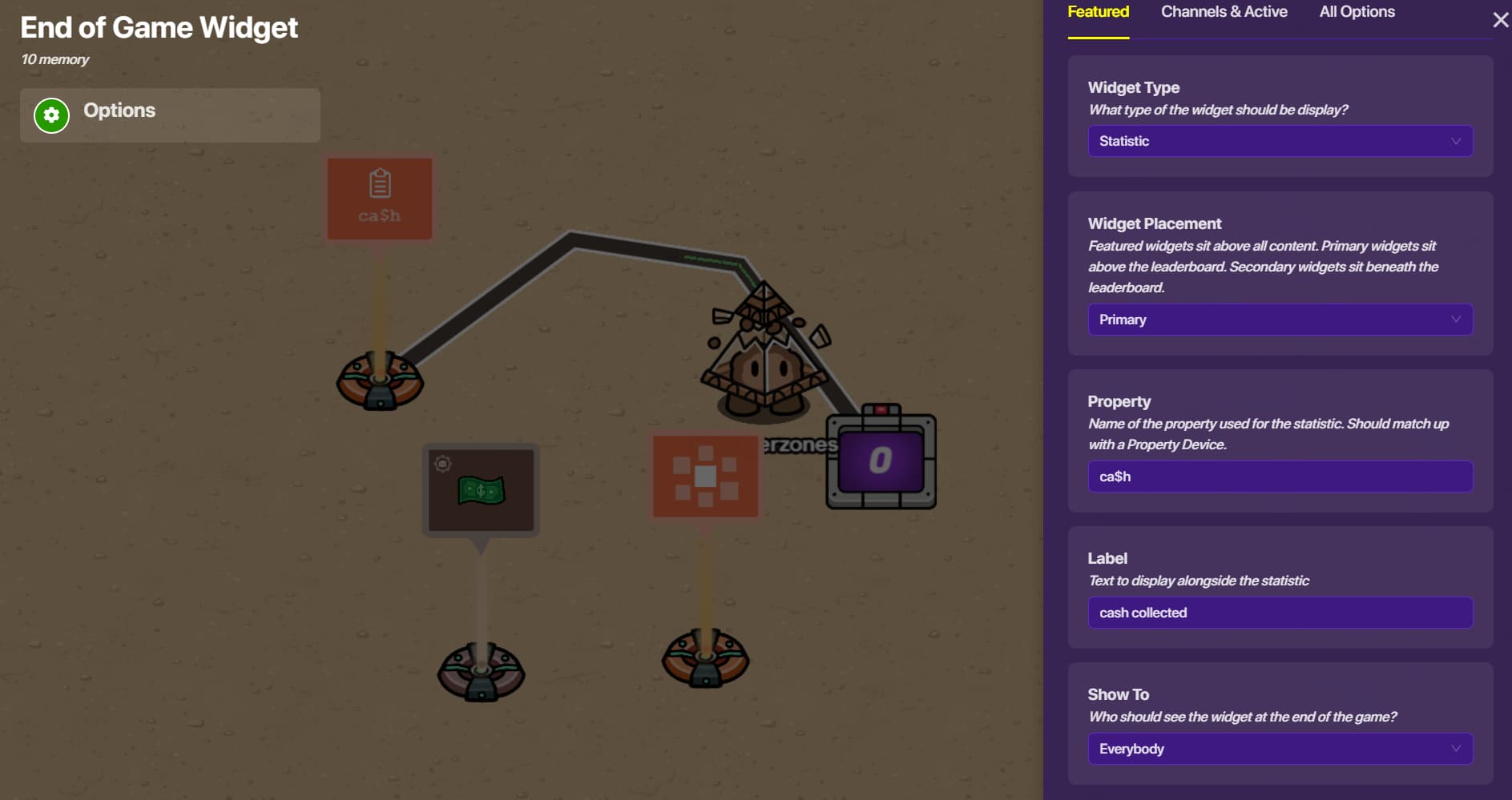Open the Widget Type dropdown
The width and height of the screenshot is (1512, 800).
(x=1280, y=141)
